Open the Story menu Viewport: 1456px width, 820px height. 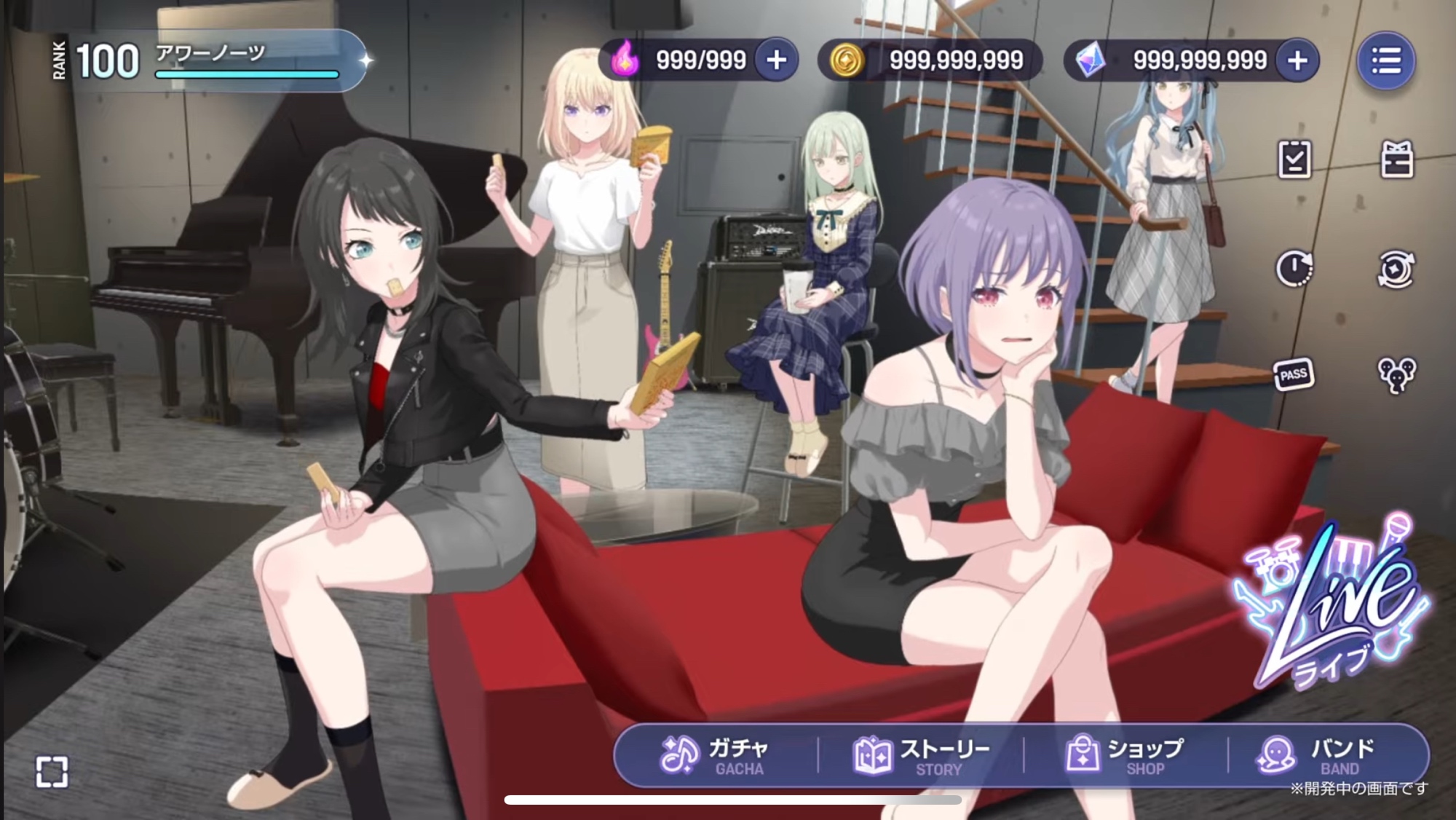pos(922,756)
